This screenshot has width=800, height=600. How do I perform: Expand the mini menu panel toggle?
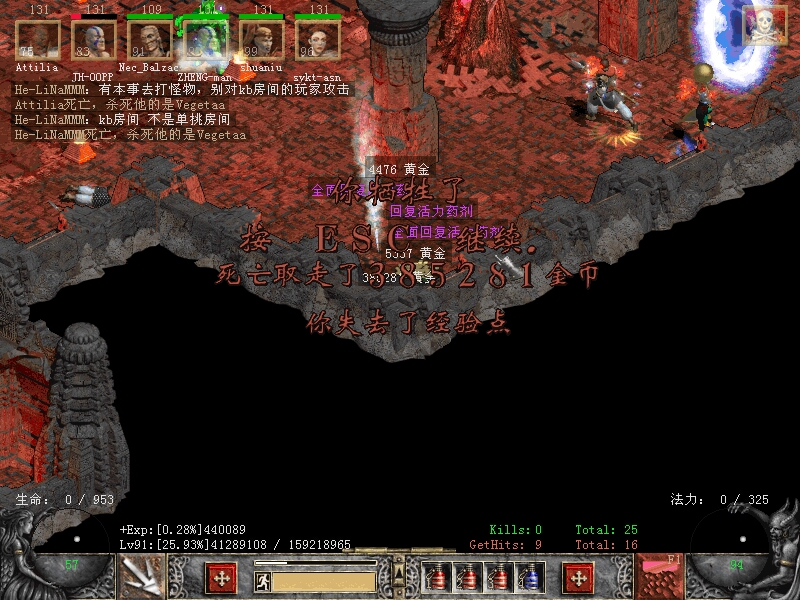[x=400, y=573]
